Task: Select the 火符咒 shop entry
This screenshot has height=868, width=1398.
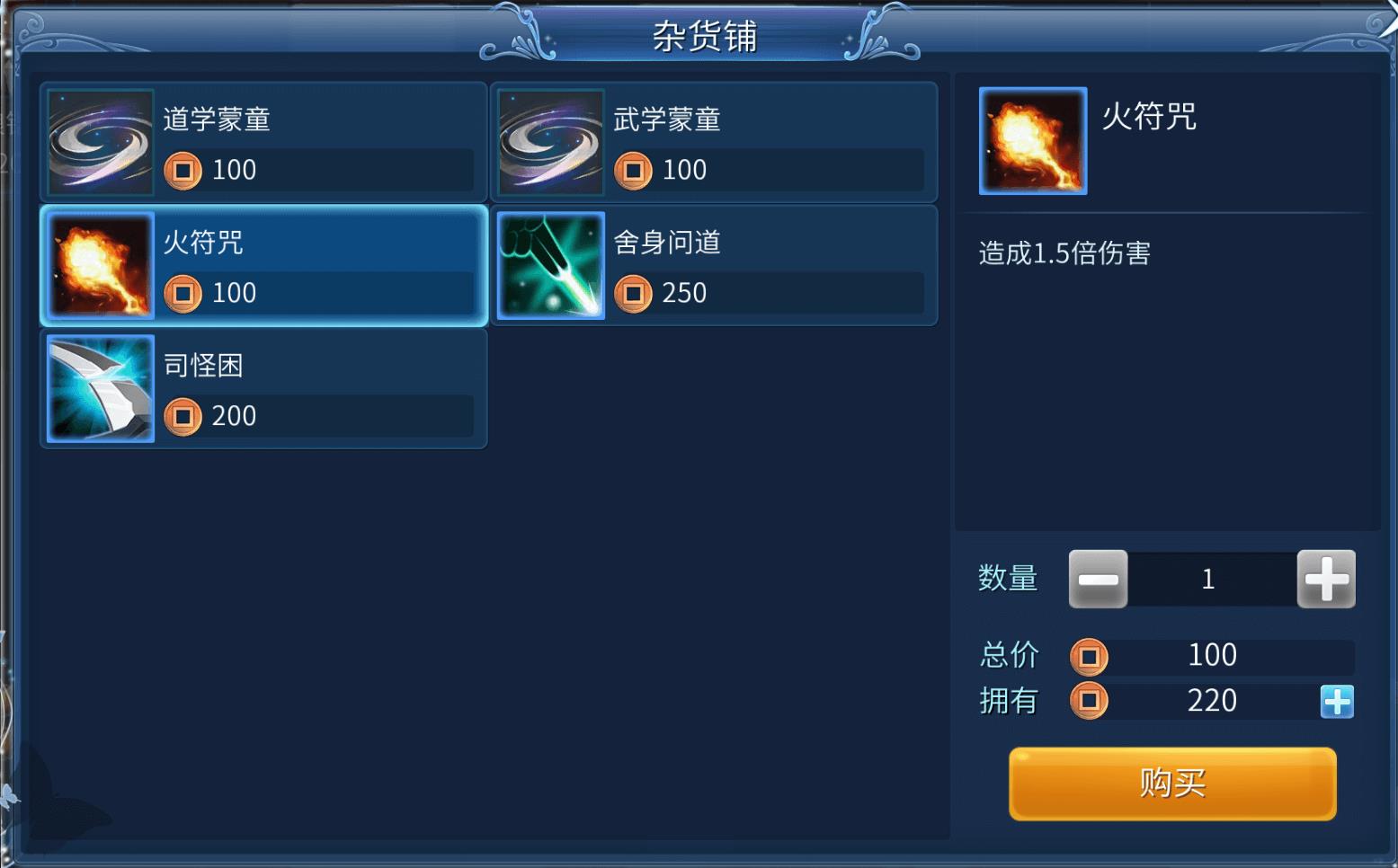Action: tap(263, 264)
